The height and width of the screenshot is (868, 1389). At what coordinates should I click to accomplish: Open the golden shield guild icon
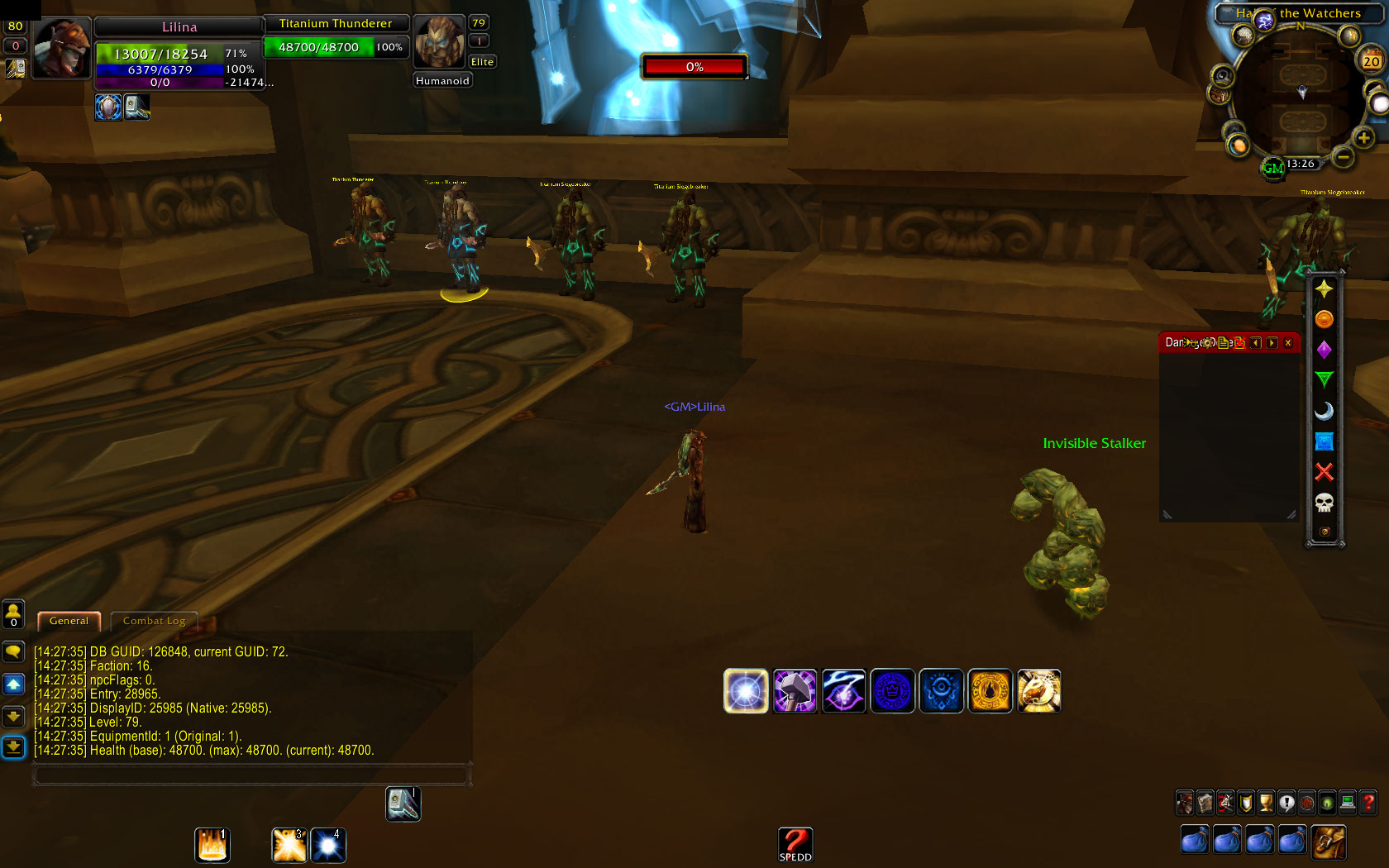tap(1245, 803)
